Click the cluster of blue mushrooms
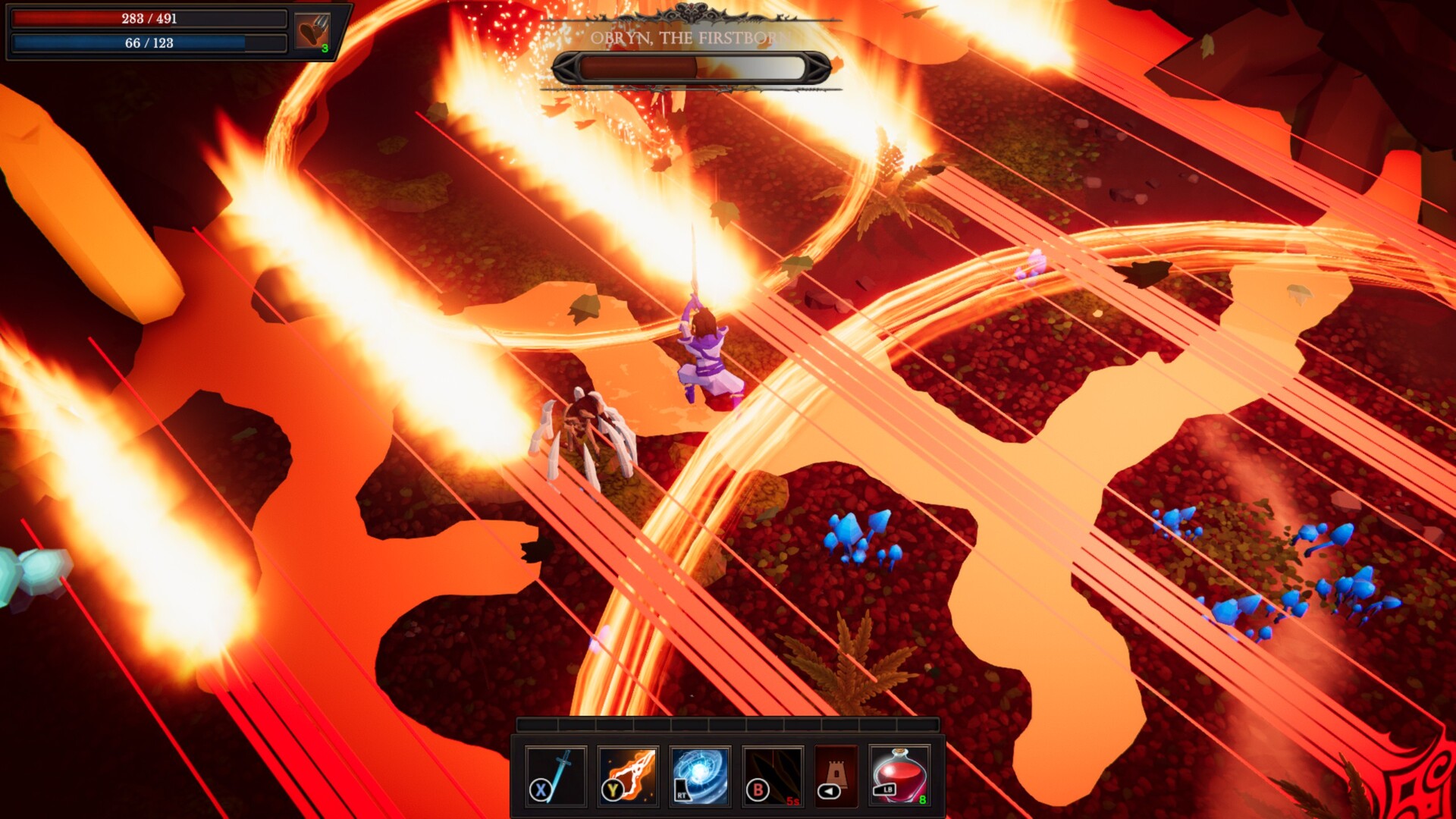 857,538
